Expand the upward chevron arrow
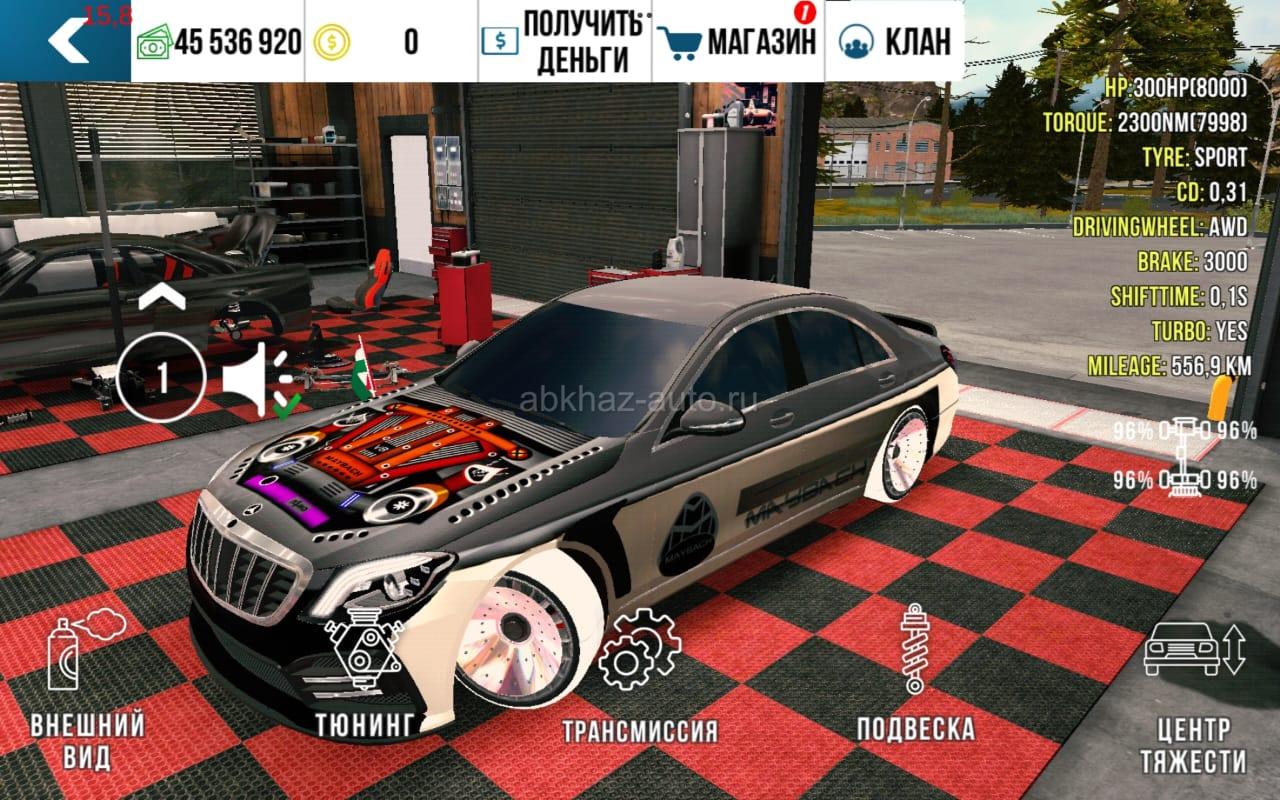 [x=161, y=296]
